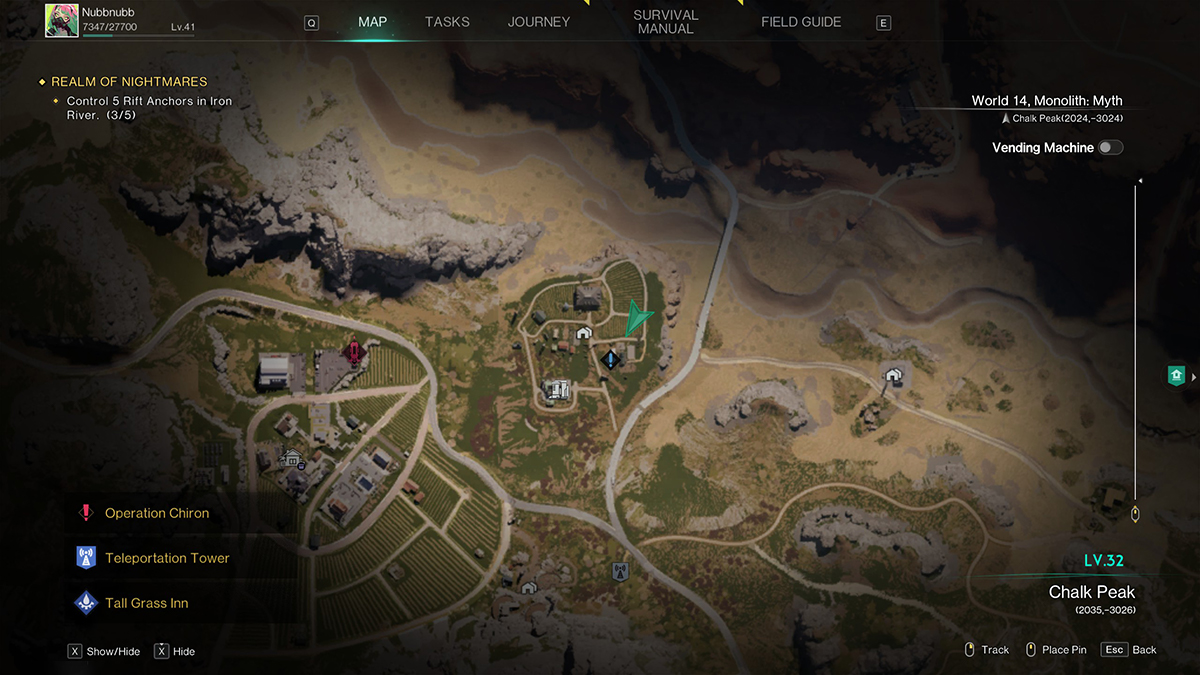Open Nubbnubb player profile avatar
Viewport: 1200px width, 675px height.
pyautogui.click(x=62, y=20)
